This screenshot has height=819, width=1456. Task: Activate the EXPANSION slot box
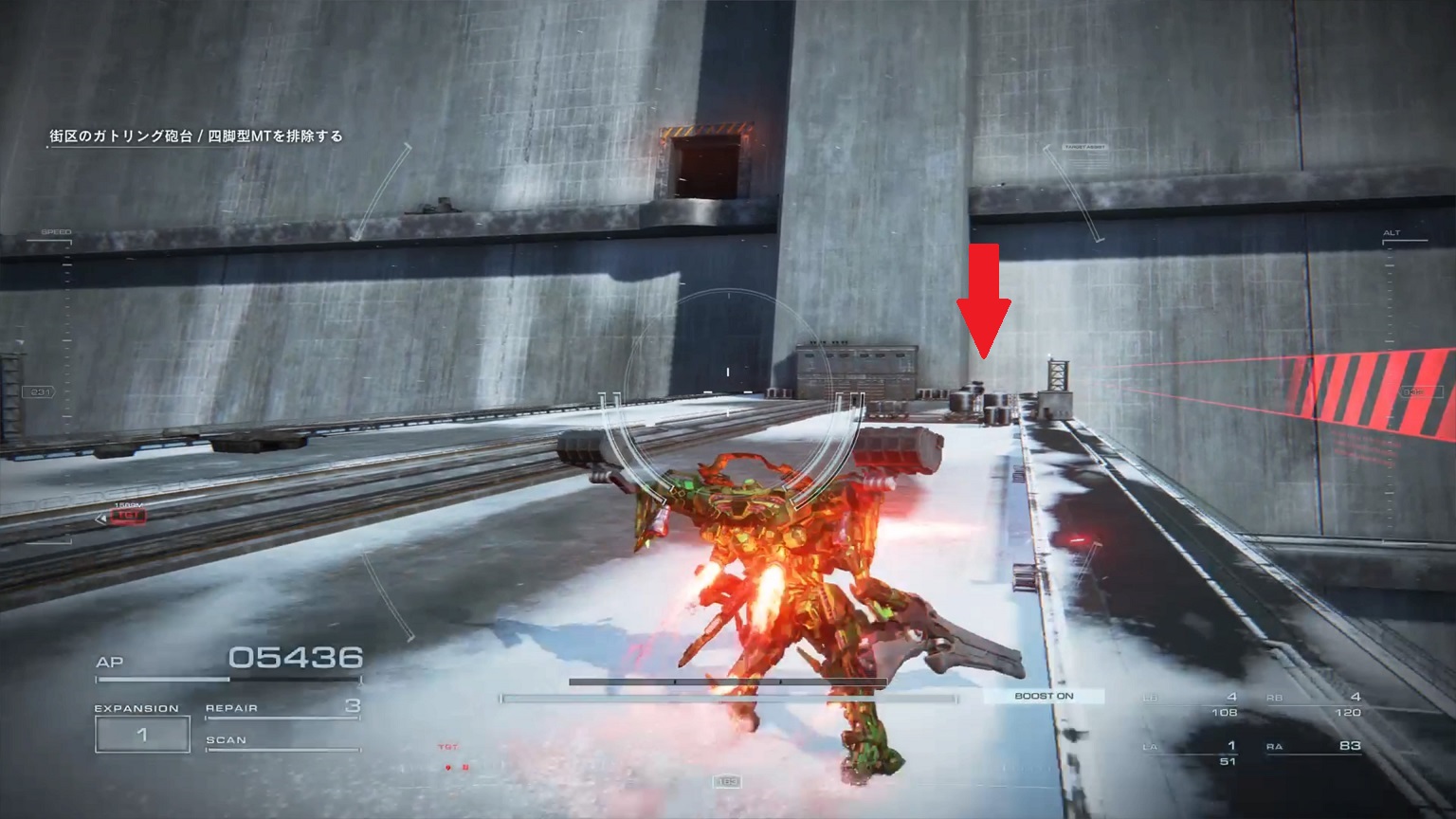141,735
